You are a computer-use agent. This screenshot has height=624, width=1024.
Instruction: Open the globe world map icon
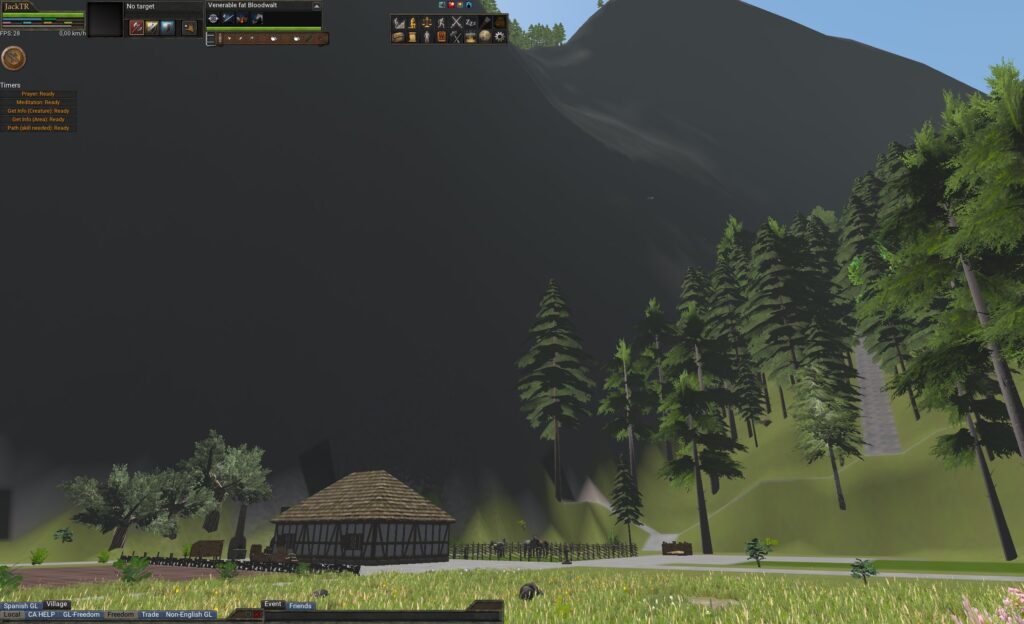tap(485, 36)
